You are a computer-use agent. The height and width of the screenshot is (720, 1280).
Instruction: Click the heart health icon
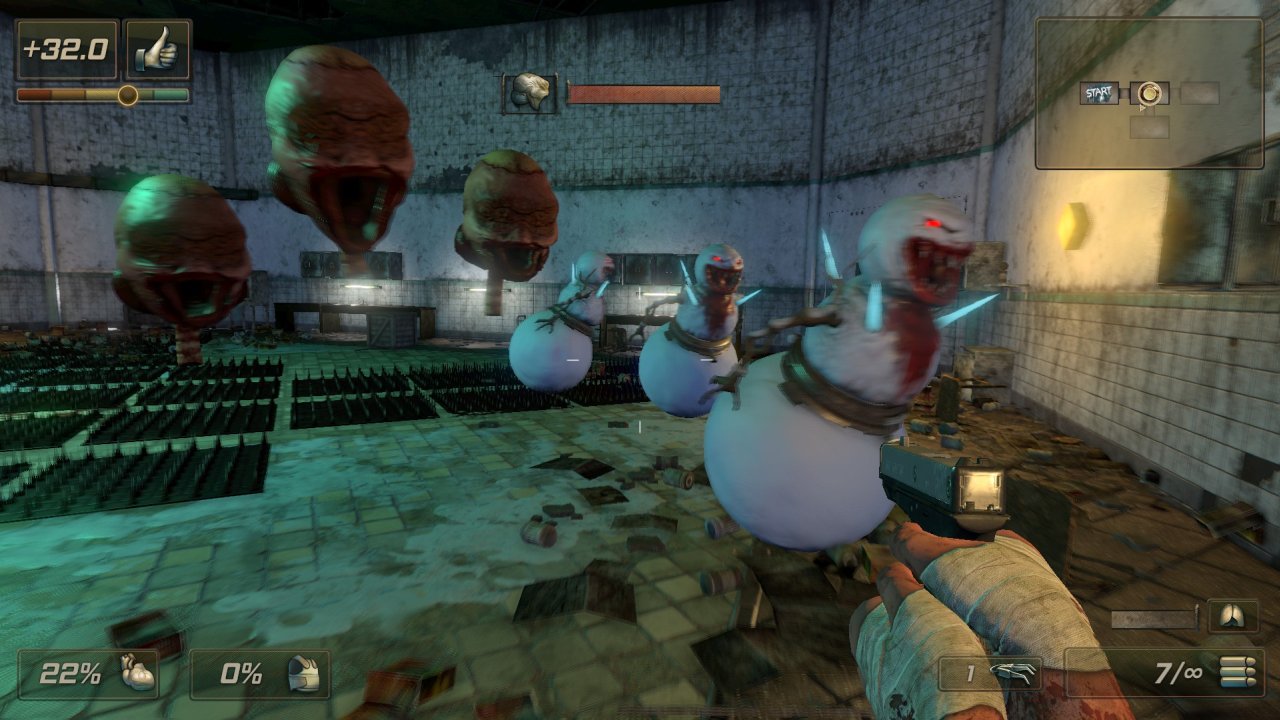(137, 673)
